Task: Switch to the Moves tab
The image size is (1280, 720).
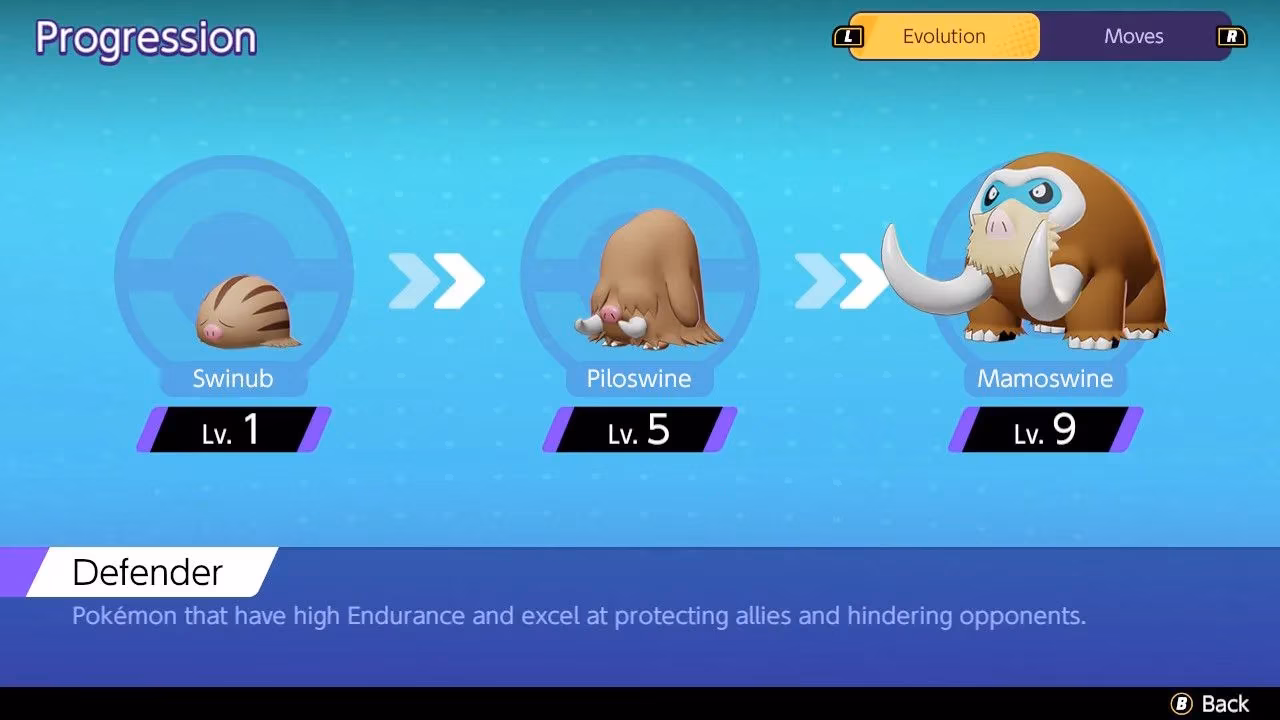Action: (x=1133, y=36)
